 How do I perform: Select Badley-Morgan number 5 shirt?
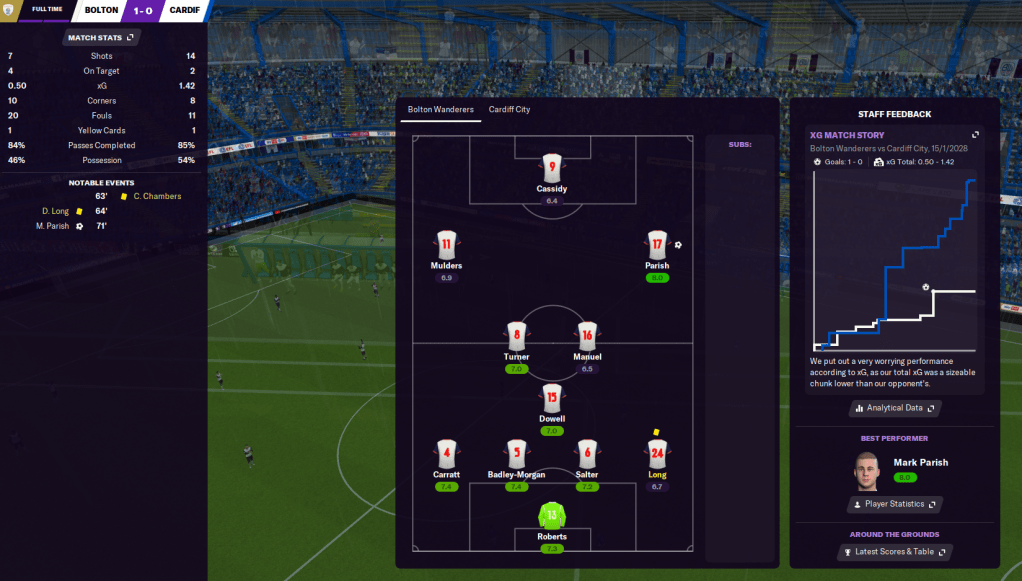click(516, 453)
